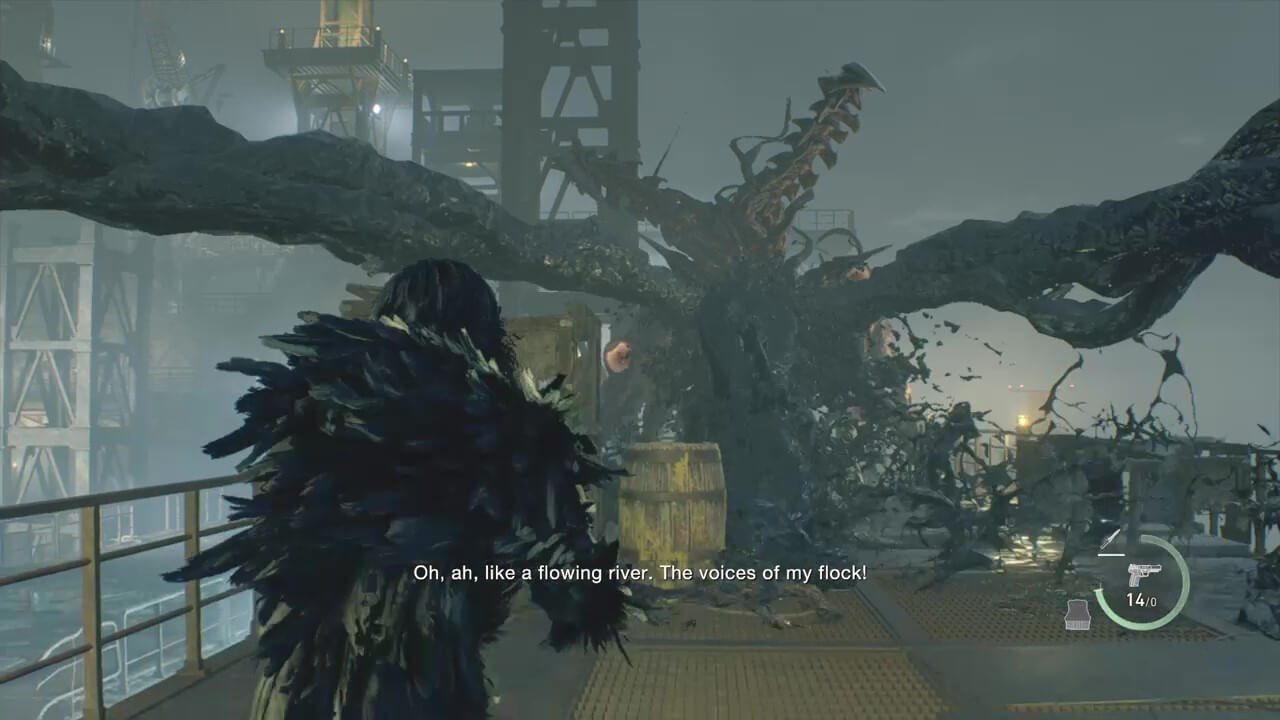This screenshot has height=720, width=1280.
Task: Click the green circular health gauge
Action: coord(1143,583)
